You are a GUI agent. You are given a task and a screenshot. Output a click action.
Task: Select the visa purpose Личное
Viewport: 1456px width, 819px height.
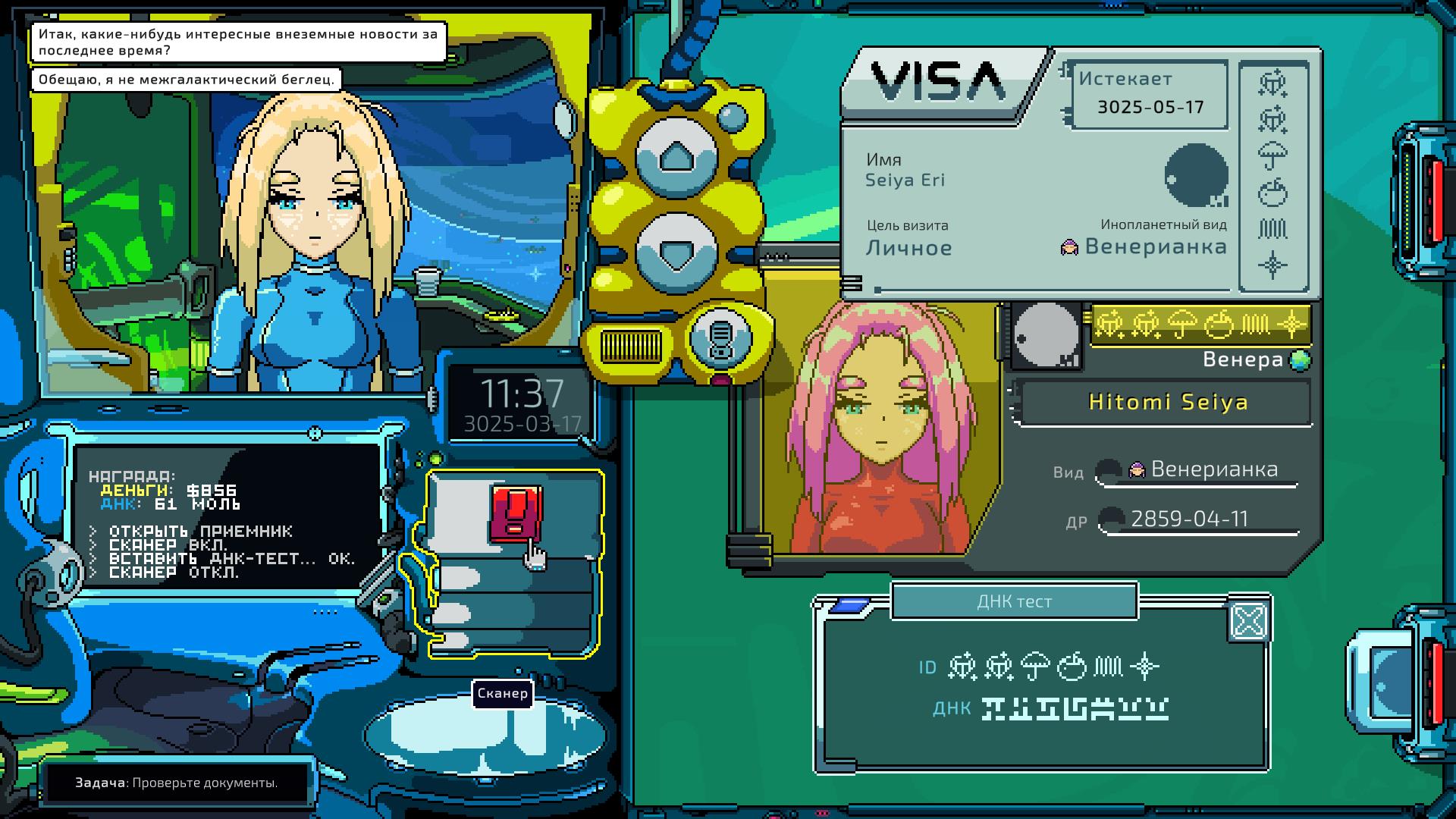point(908,248)
